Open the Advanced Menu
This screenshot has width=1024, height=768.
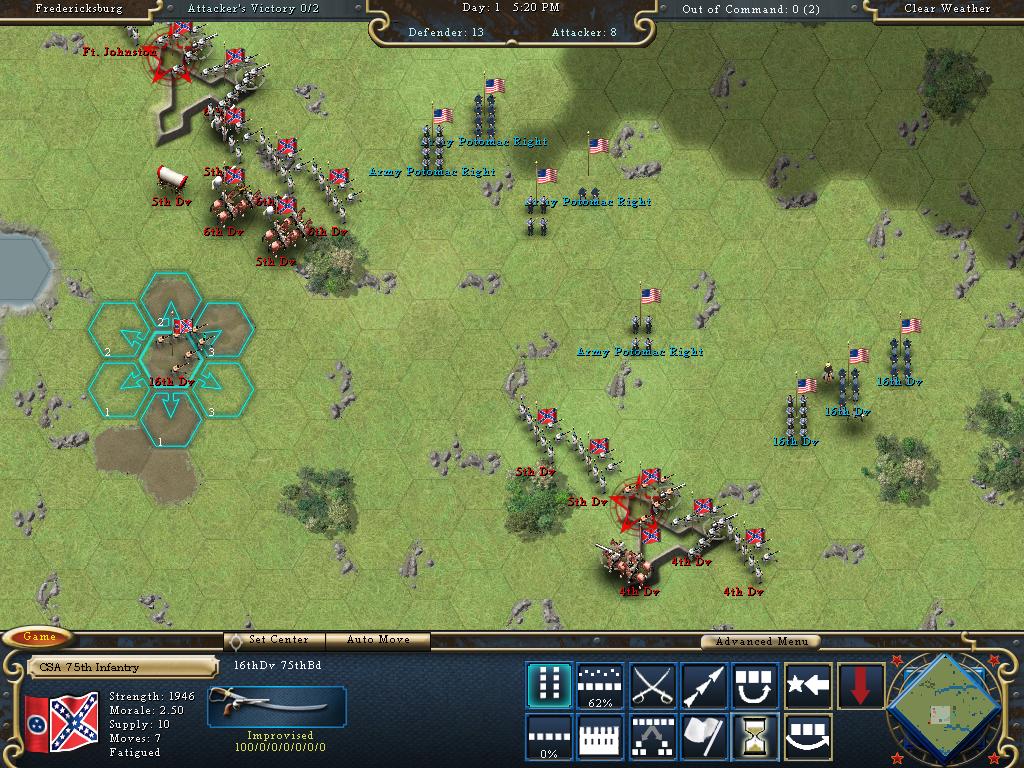click(761, 641)
